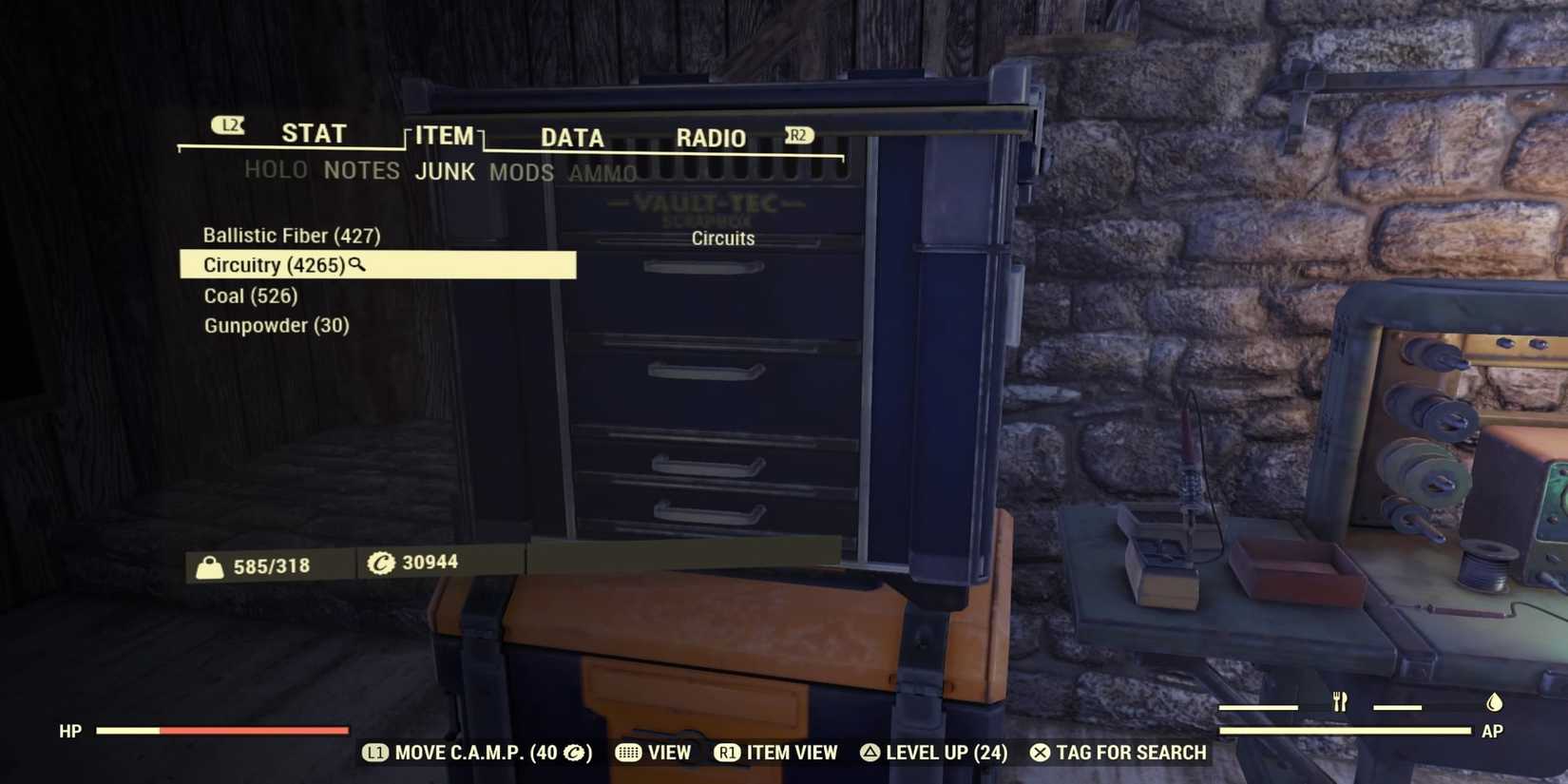The image size is (1568, 784).
Task: Toggle search tagging on Gunpowder
Action: coord(277,325)
